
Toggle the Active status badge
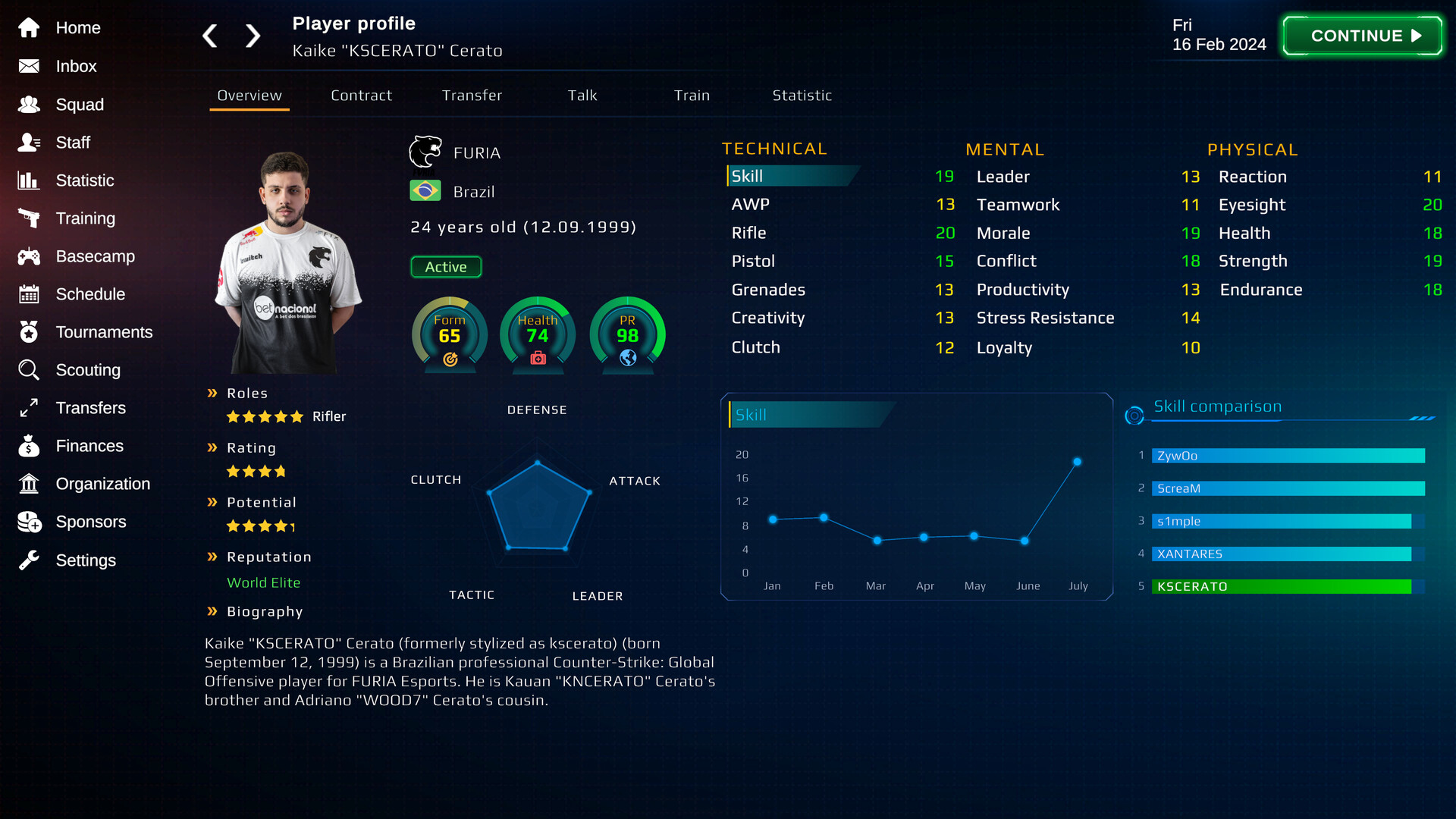[446, 267]
